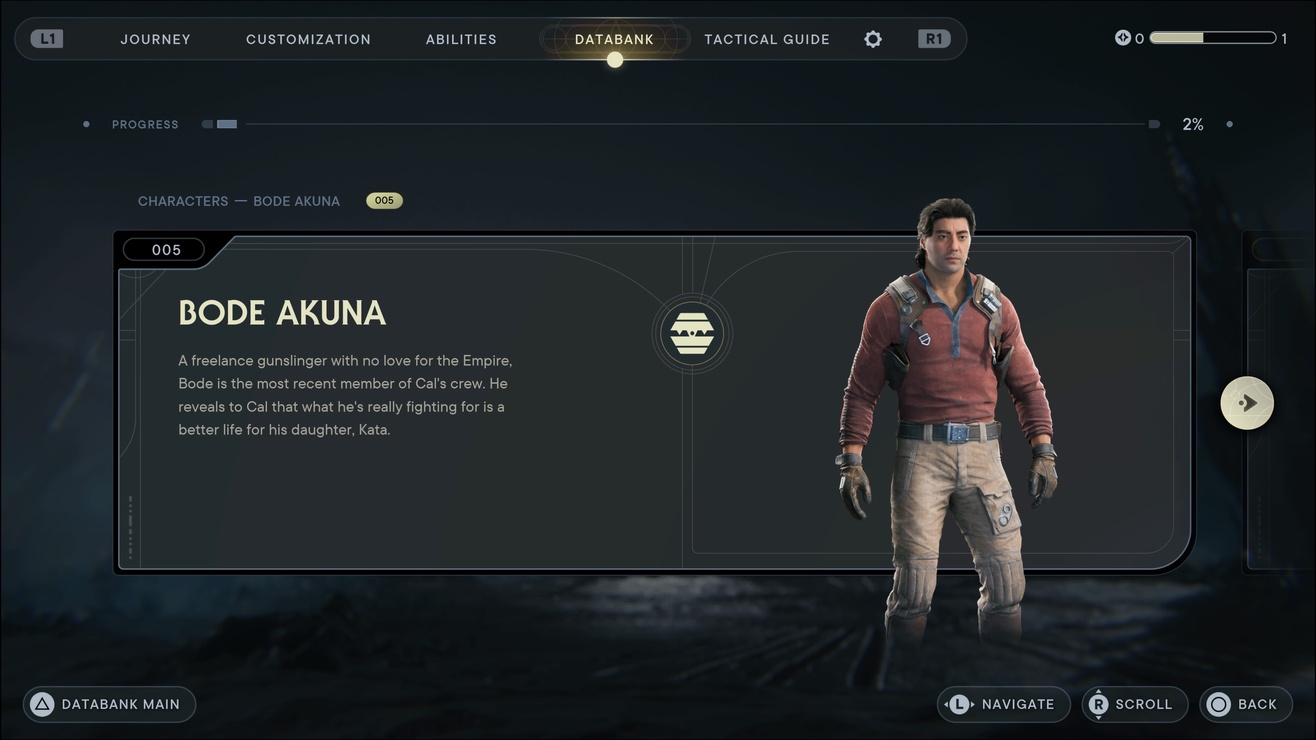Switch to the Journey tab
This screenshot has height=740, width=1316.
coord(155,39)
